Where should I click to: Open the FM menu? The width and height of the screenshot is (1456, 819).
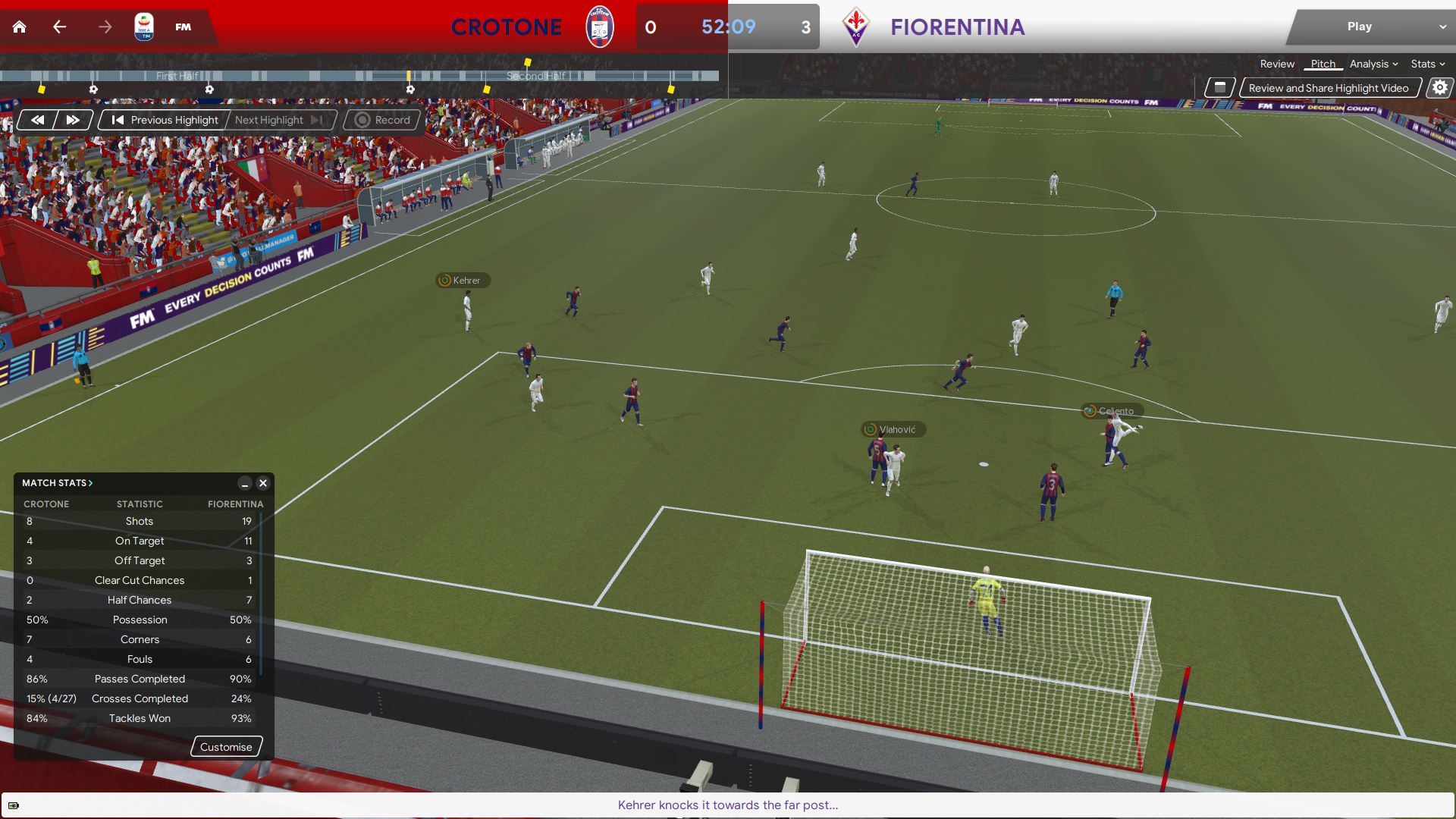183,27
